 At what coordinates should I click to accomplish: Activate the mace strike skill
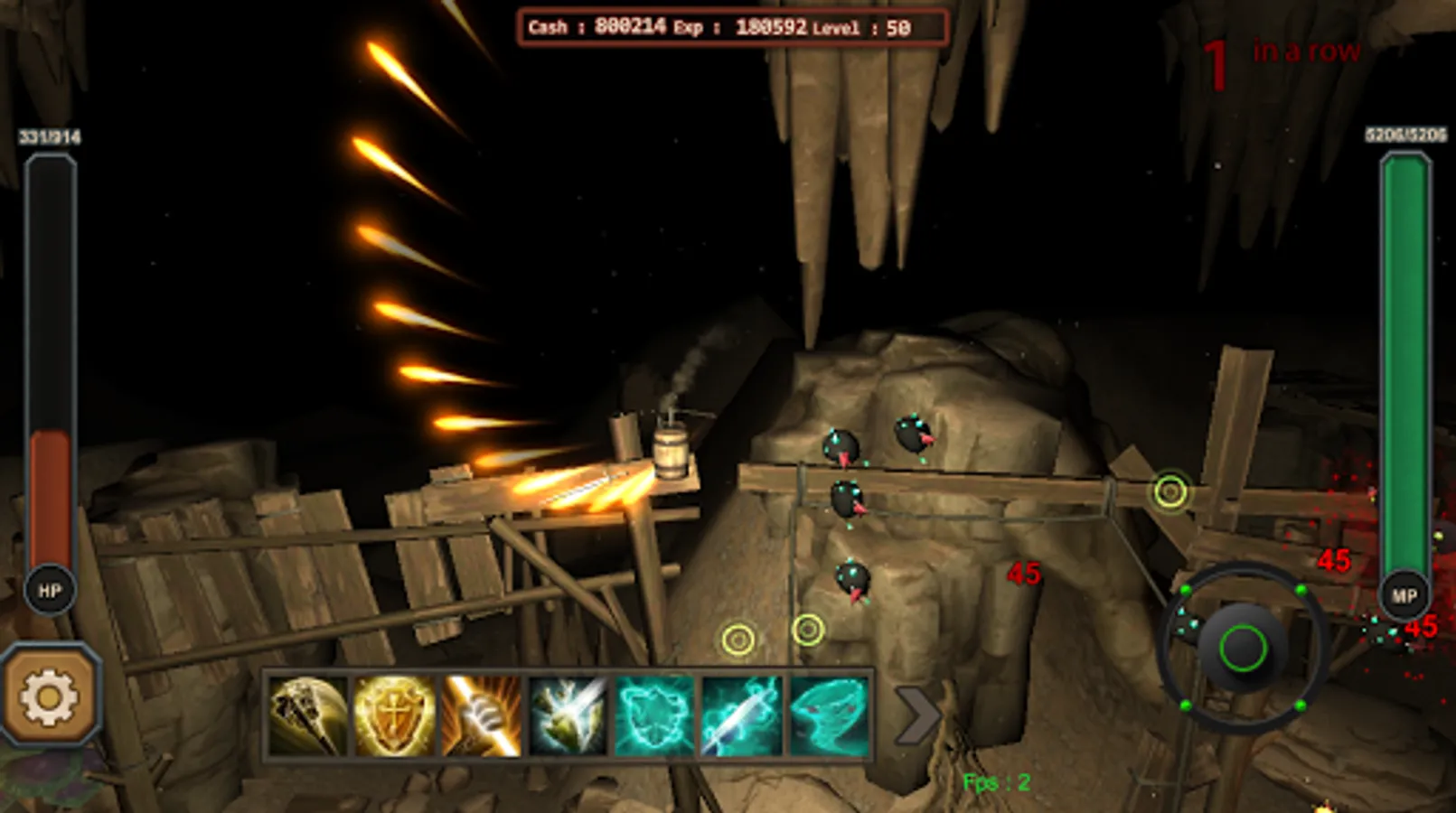(x=308, y=716)
